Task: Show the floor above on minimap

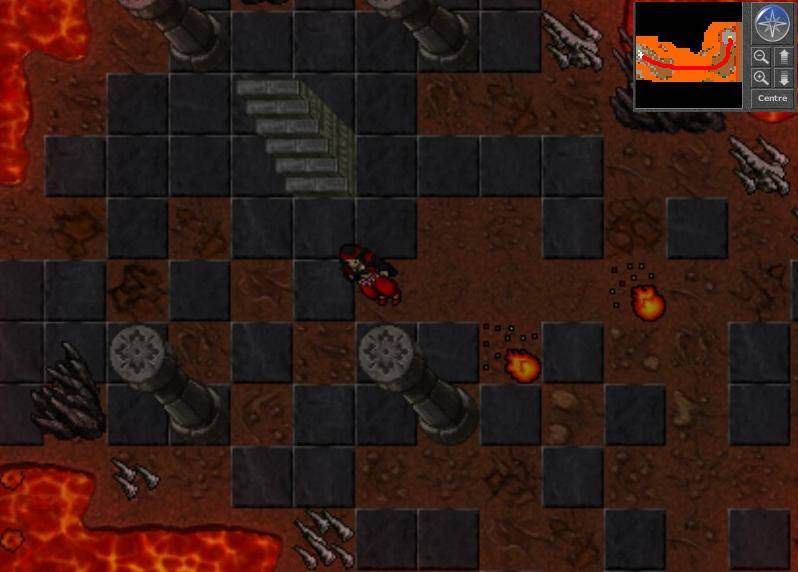Action: tap(784, 57)
